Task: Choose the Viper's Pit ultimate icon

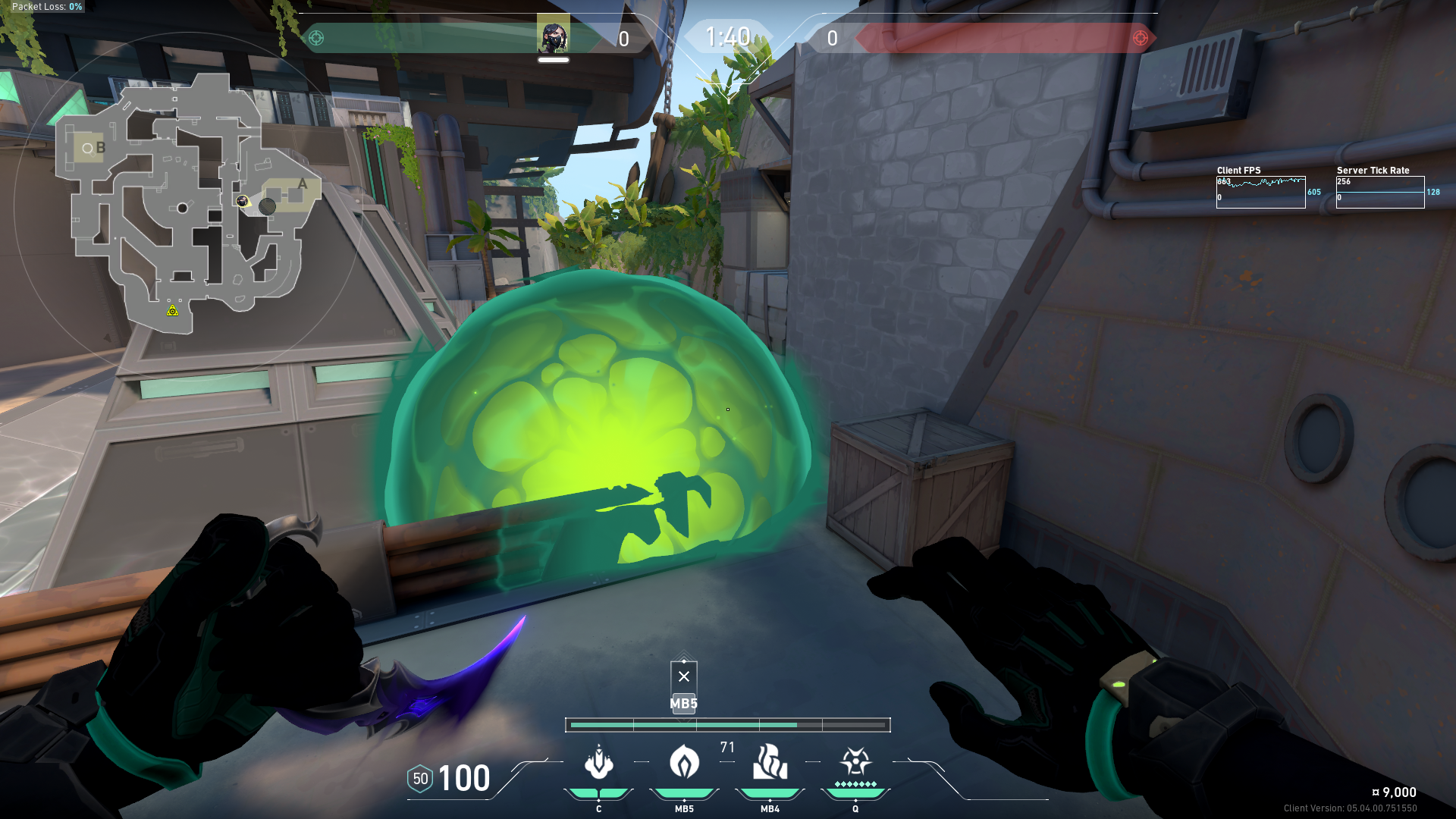Action: (855, 763)
